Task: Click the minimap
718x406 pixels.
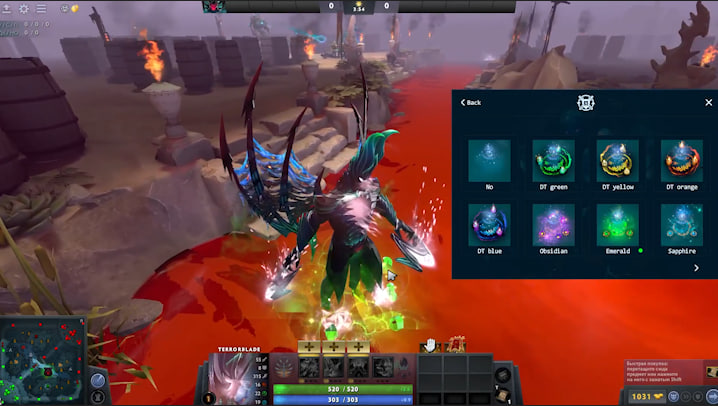Action: [42, 358]
